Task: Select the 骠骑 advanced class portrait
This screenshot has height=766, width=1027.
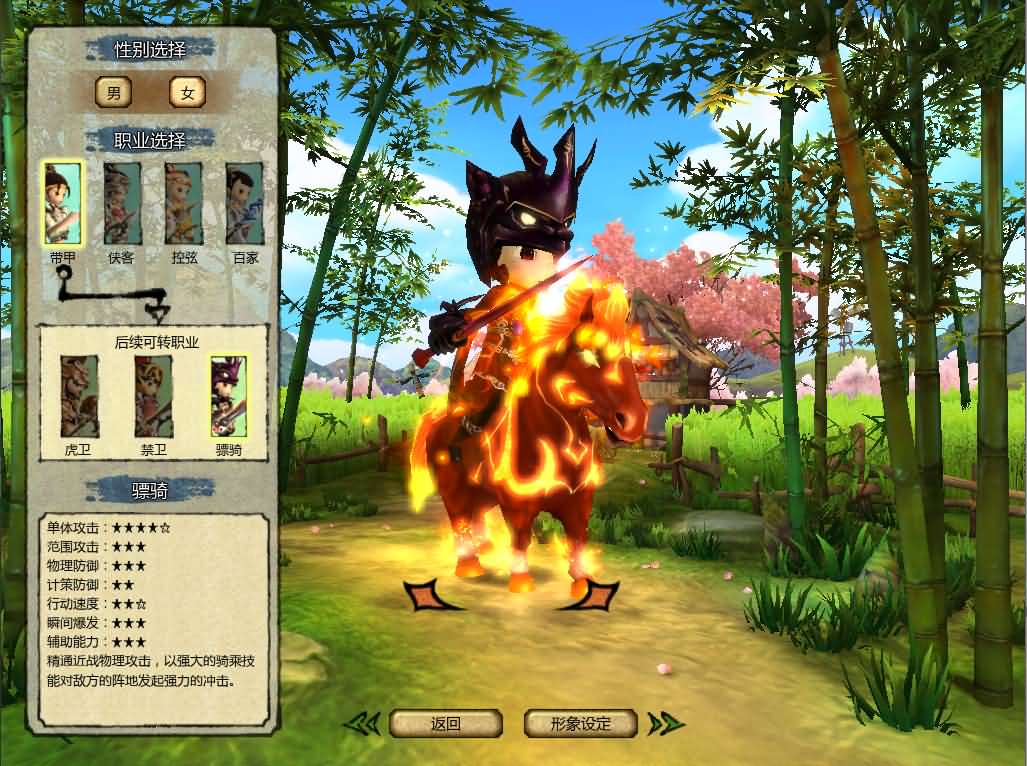Action: coord(228,396)
